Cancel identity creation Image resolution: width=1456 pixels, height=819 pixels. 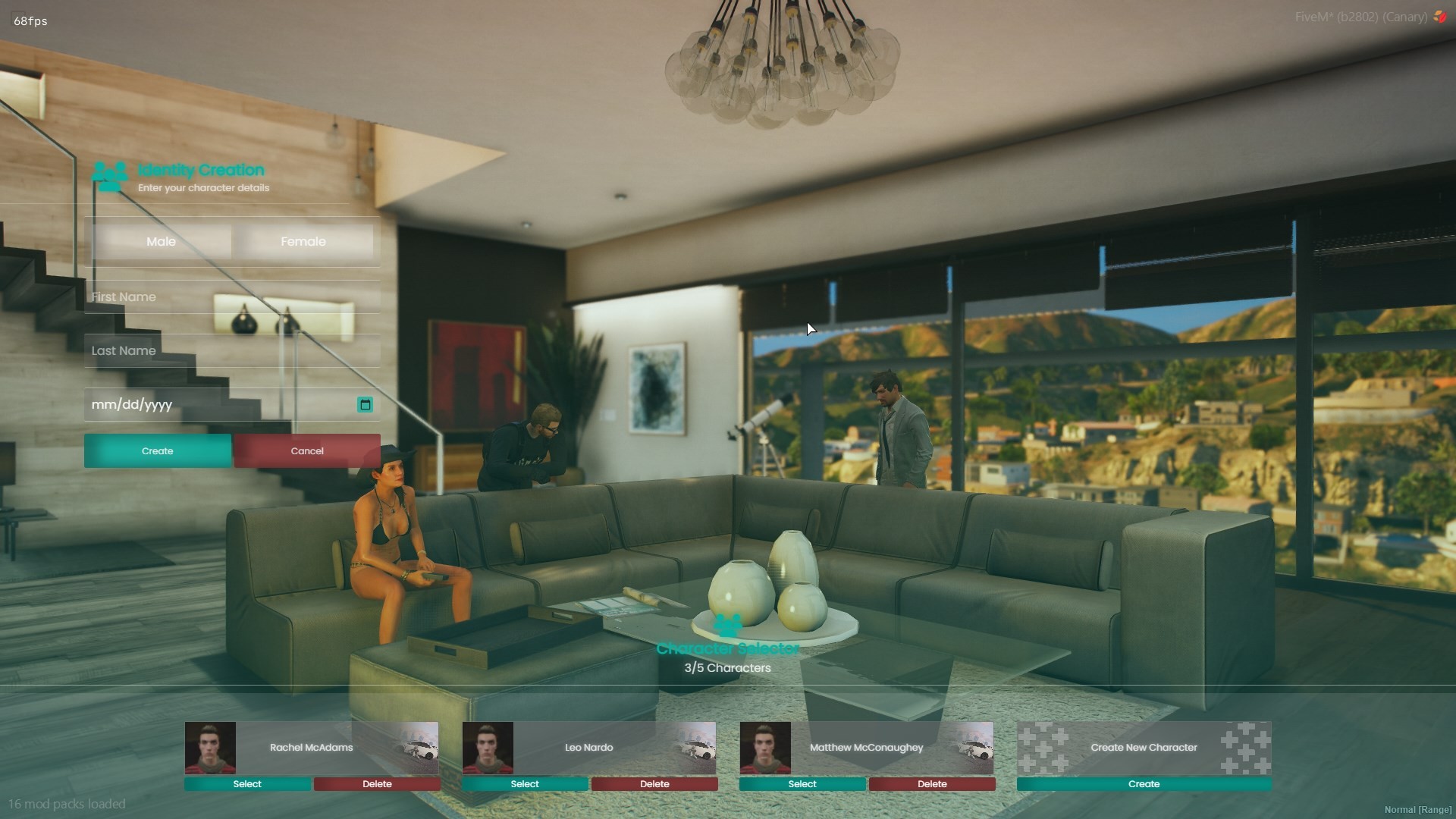(307, 451)
